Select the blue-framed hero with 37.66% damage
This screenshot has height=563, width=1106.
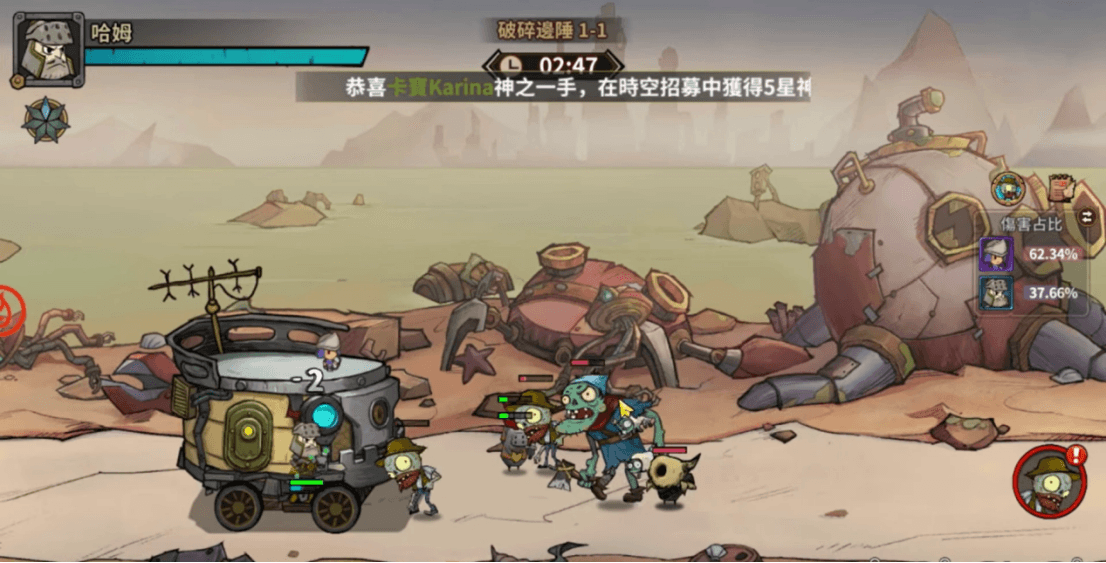[x=996, y=294]
